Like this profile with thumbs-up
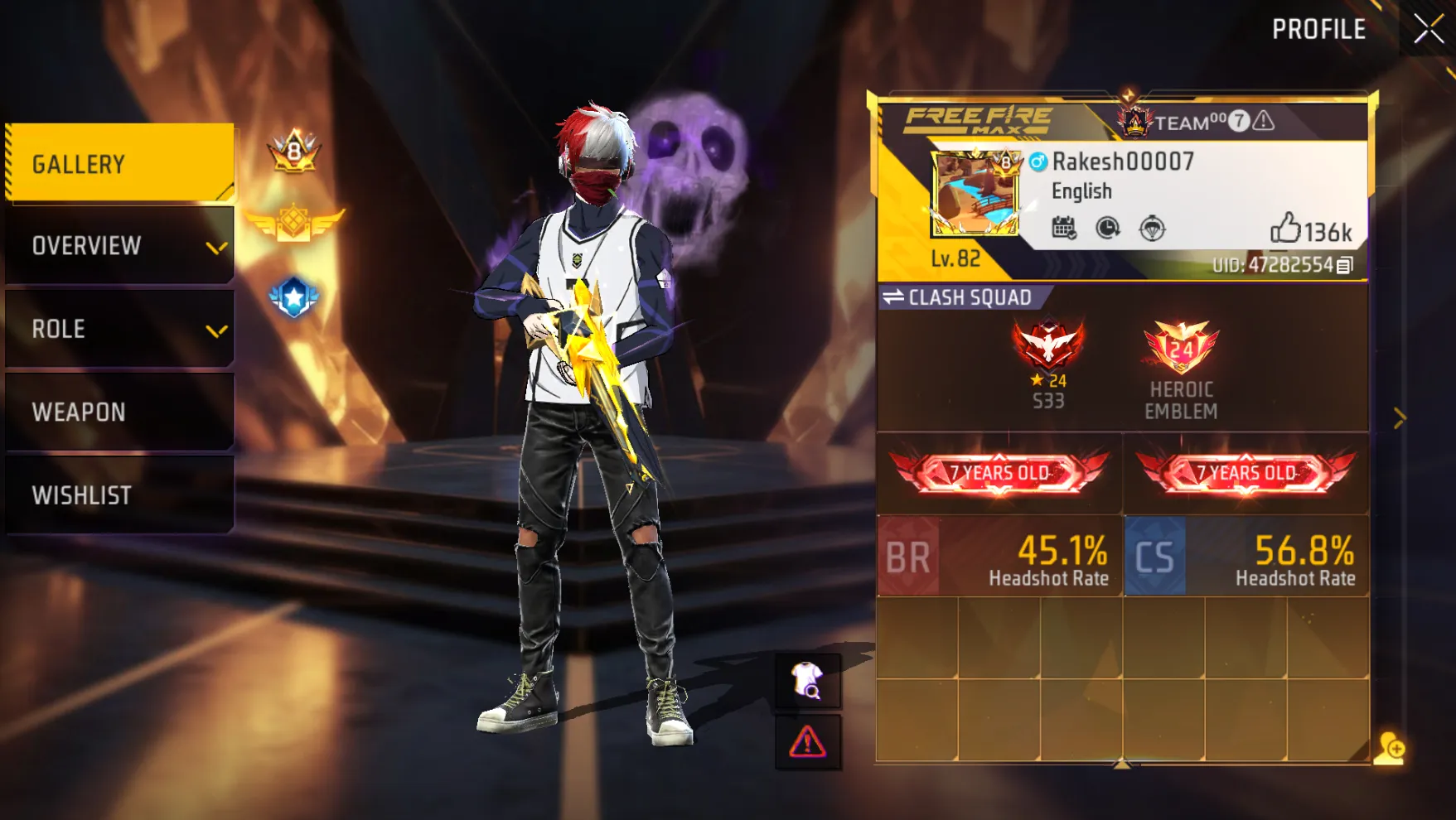 click(1285, 228)
